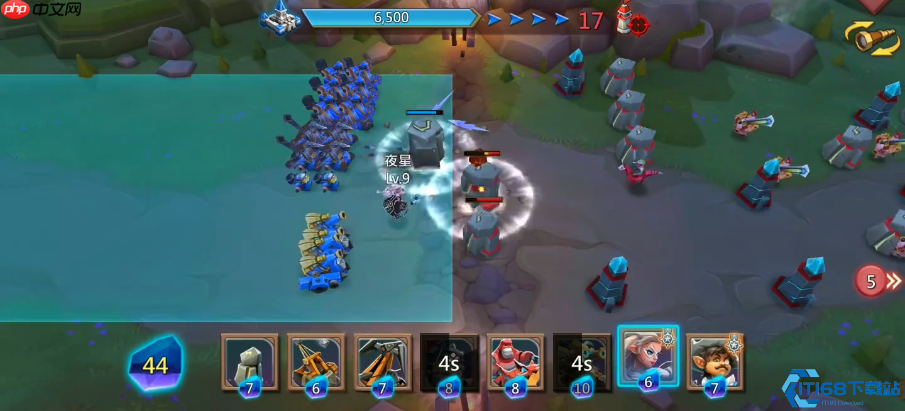
Task: Toggle the spyglass camera view button
Action: point(871,37)
